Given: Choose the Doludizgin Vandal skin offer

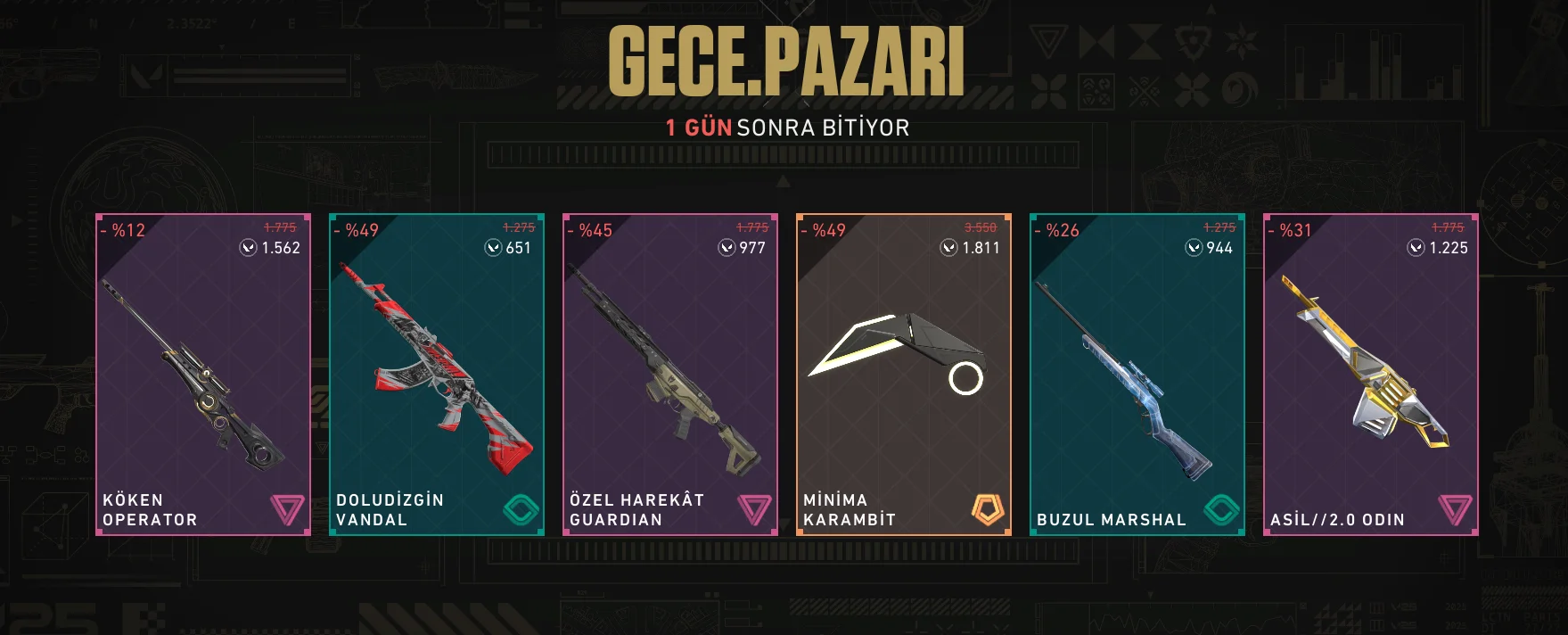Looking at the screenshot, I should click(x=437, y=375).
